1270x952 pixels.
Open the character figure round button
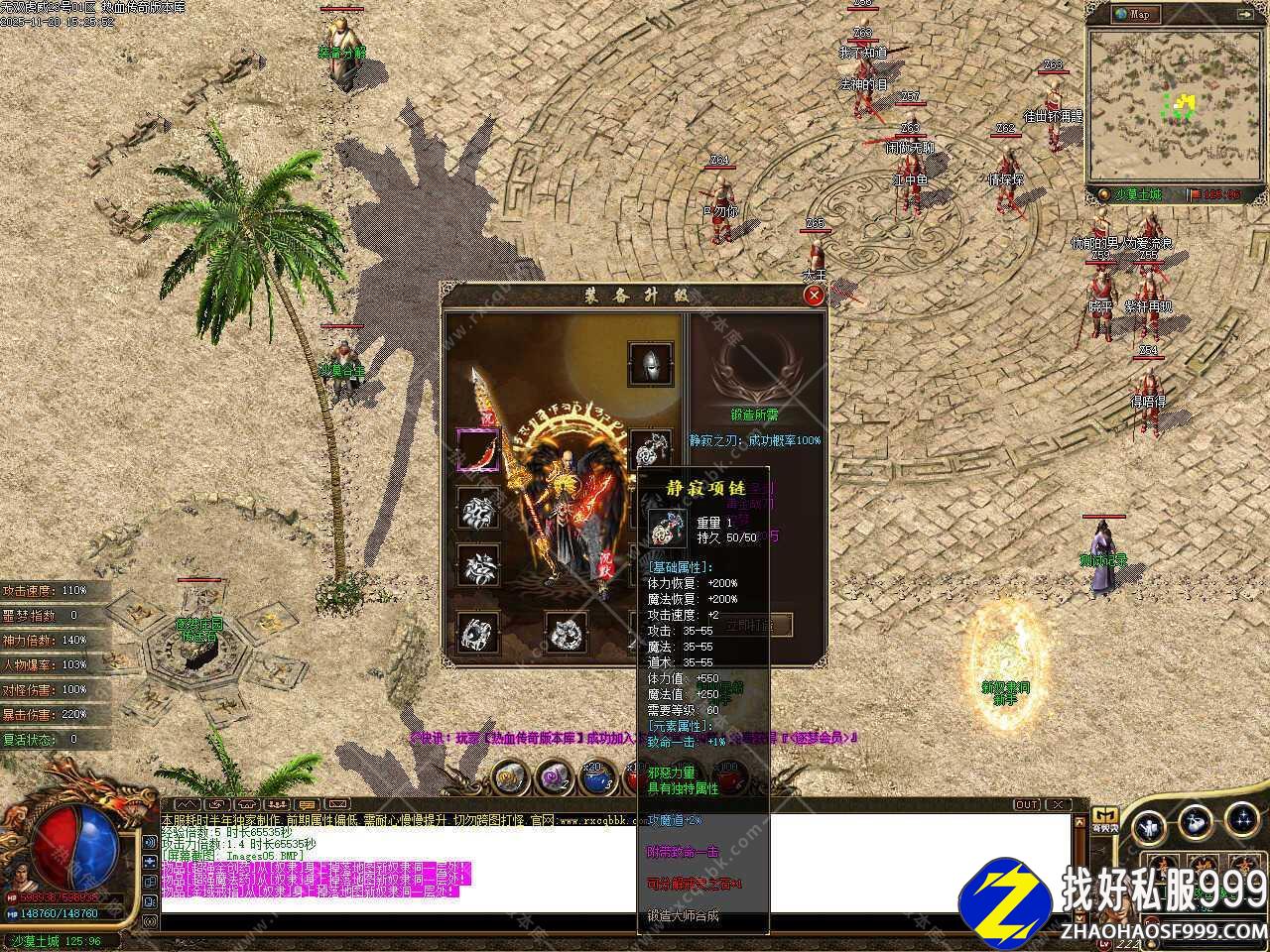tap(1149, 825)
